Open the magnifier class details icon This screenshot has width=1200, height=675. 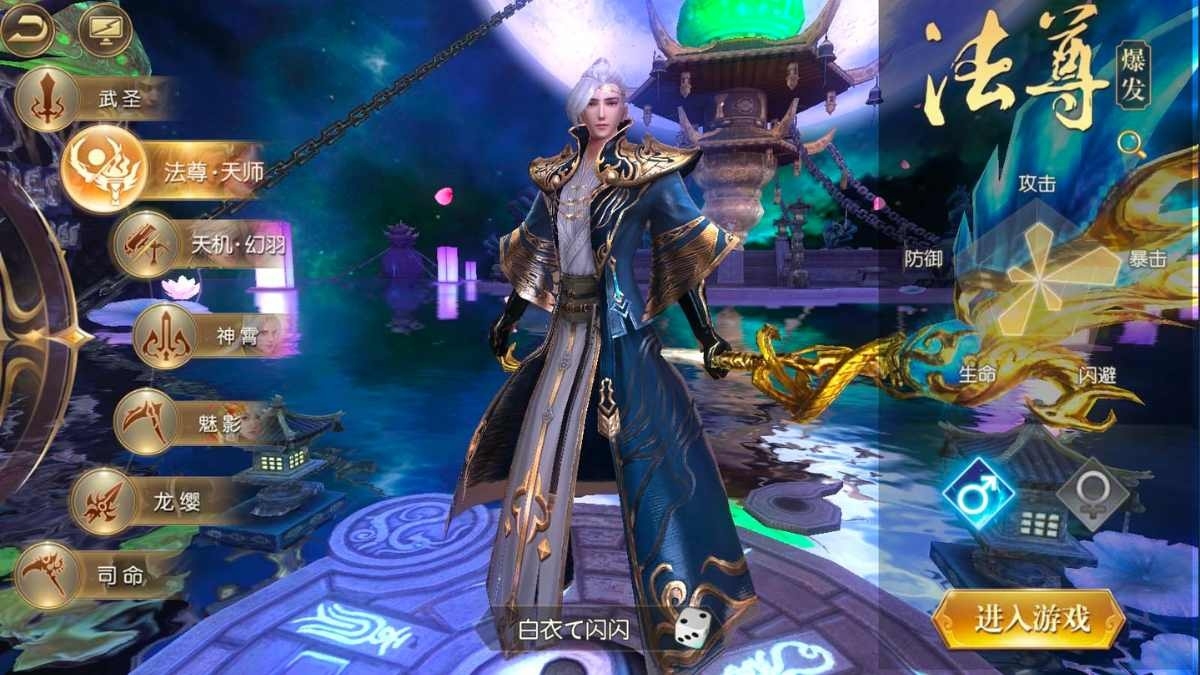pos(1132,143)
